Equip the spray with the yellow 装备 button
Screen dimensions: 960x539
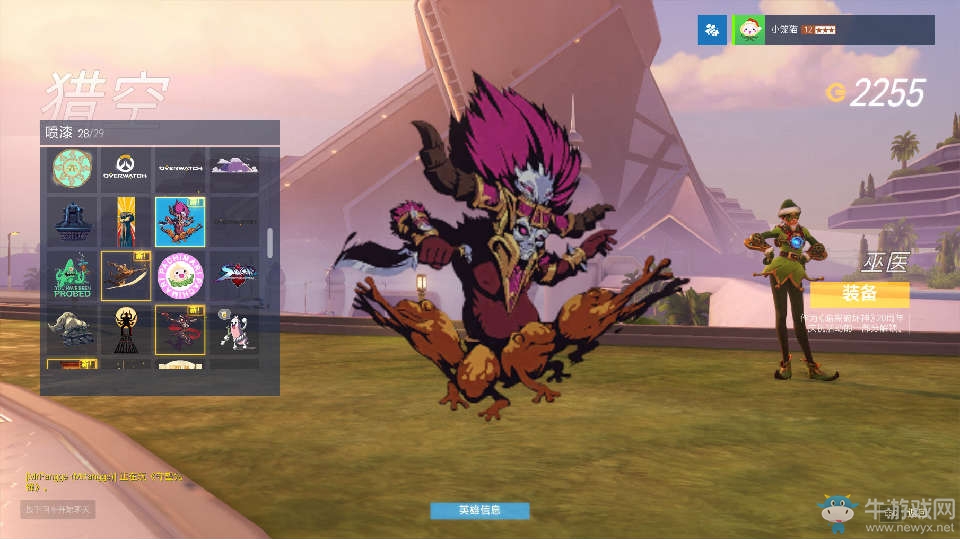point(859,294)
